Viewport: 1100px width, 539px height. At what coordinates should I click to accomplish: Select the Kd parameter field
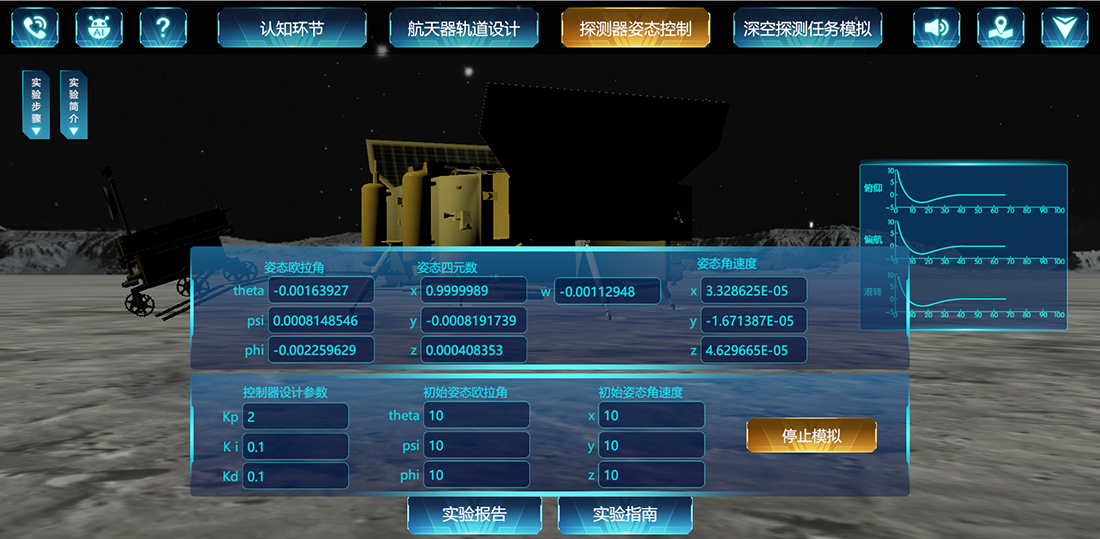click(x=295, y=476)
